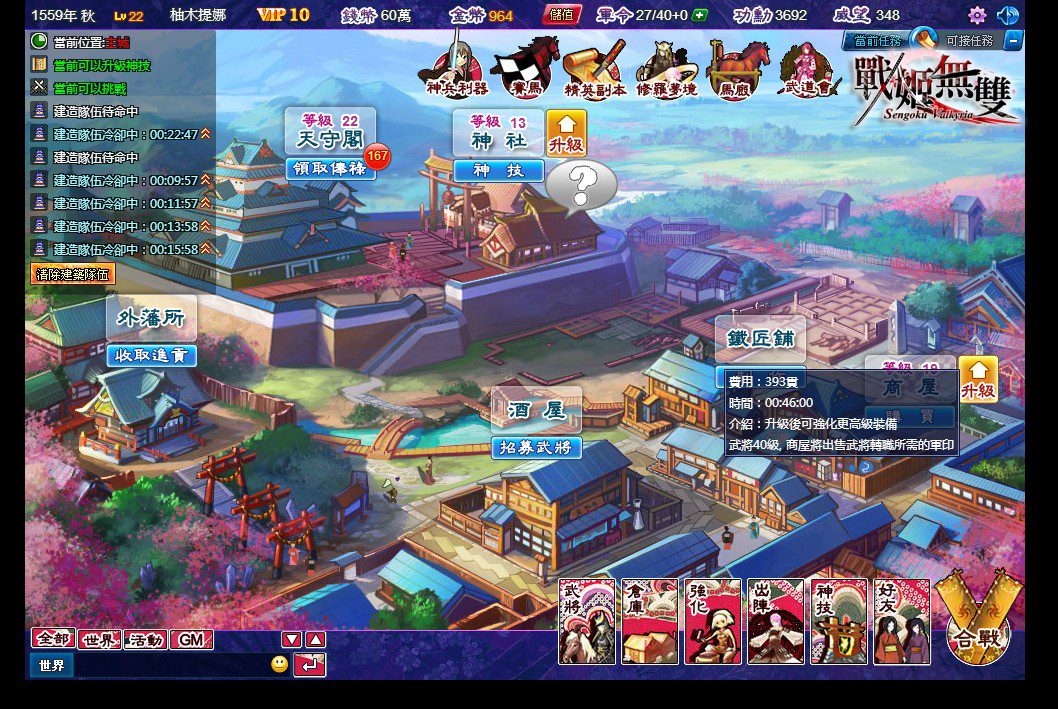Collect salary with 領取俸祿 button
The width and height of the screenshot is (1058, 709).
[331, 168]
